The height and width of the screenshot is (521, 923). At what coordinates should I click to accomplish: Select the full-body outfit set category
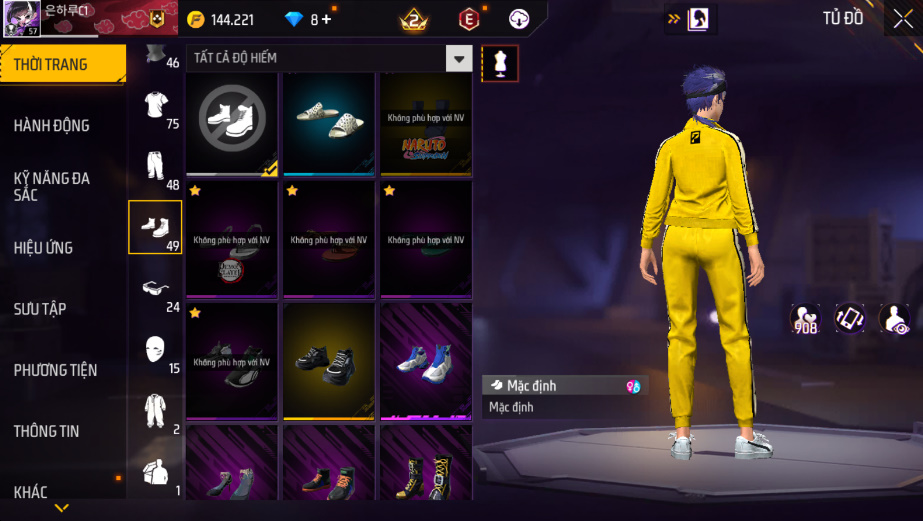[x=155, y=410]
